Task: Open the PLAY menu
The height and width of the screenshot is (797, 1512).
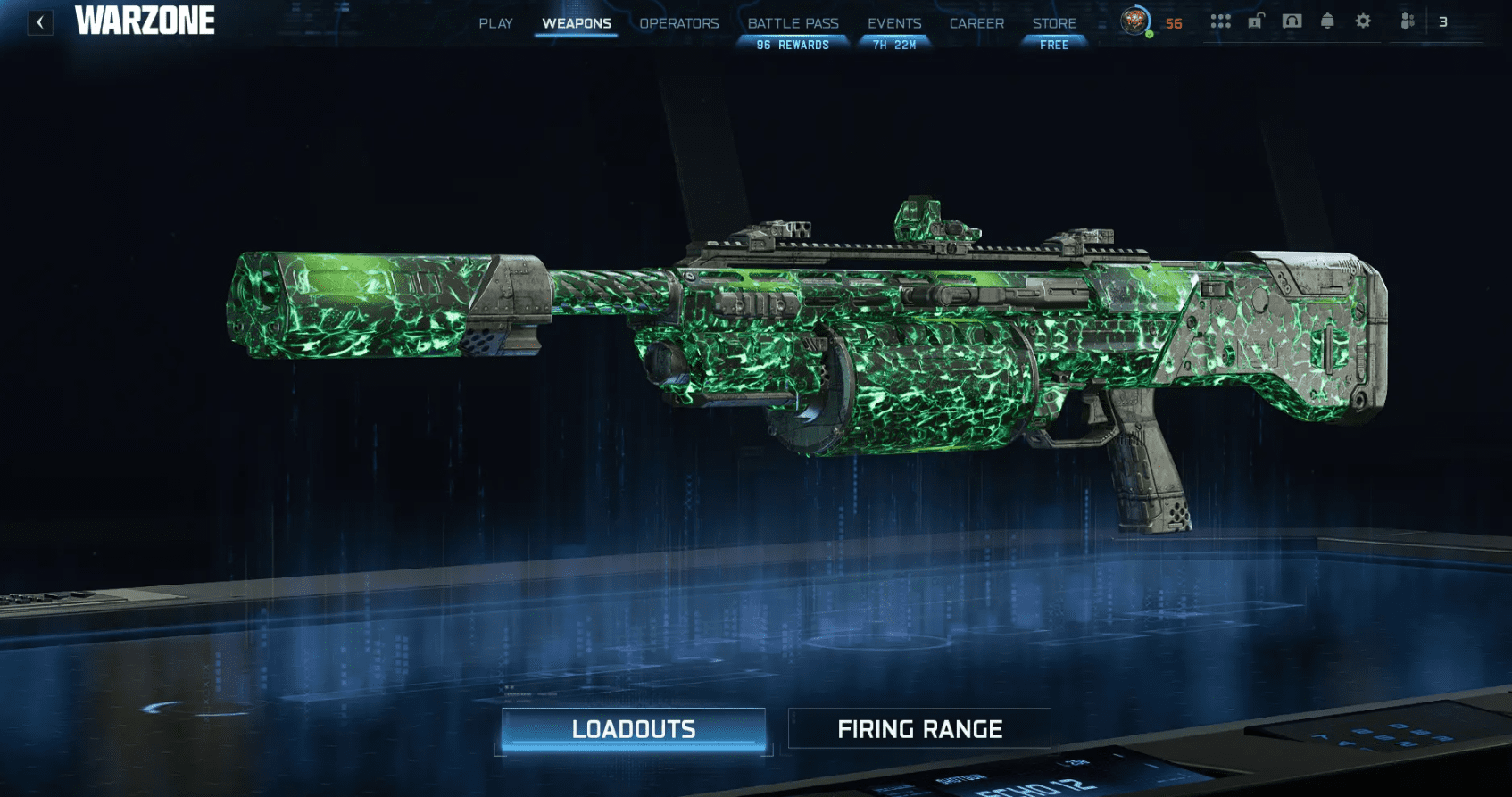Action: [x=496, y=24]
